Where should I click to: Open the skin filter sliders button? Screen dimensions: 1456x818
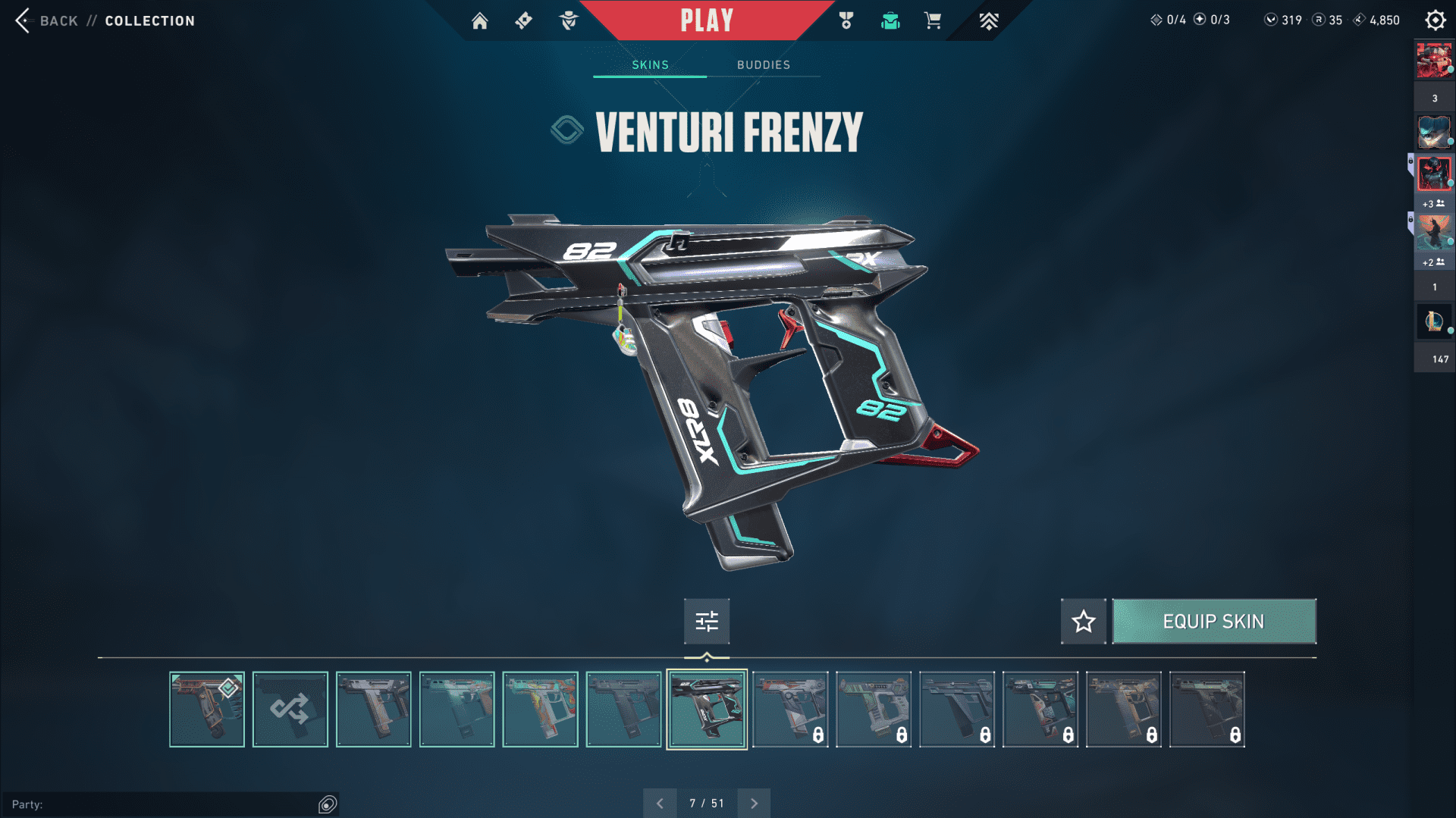pyautogui.click(x=706, y=622)
